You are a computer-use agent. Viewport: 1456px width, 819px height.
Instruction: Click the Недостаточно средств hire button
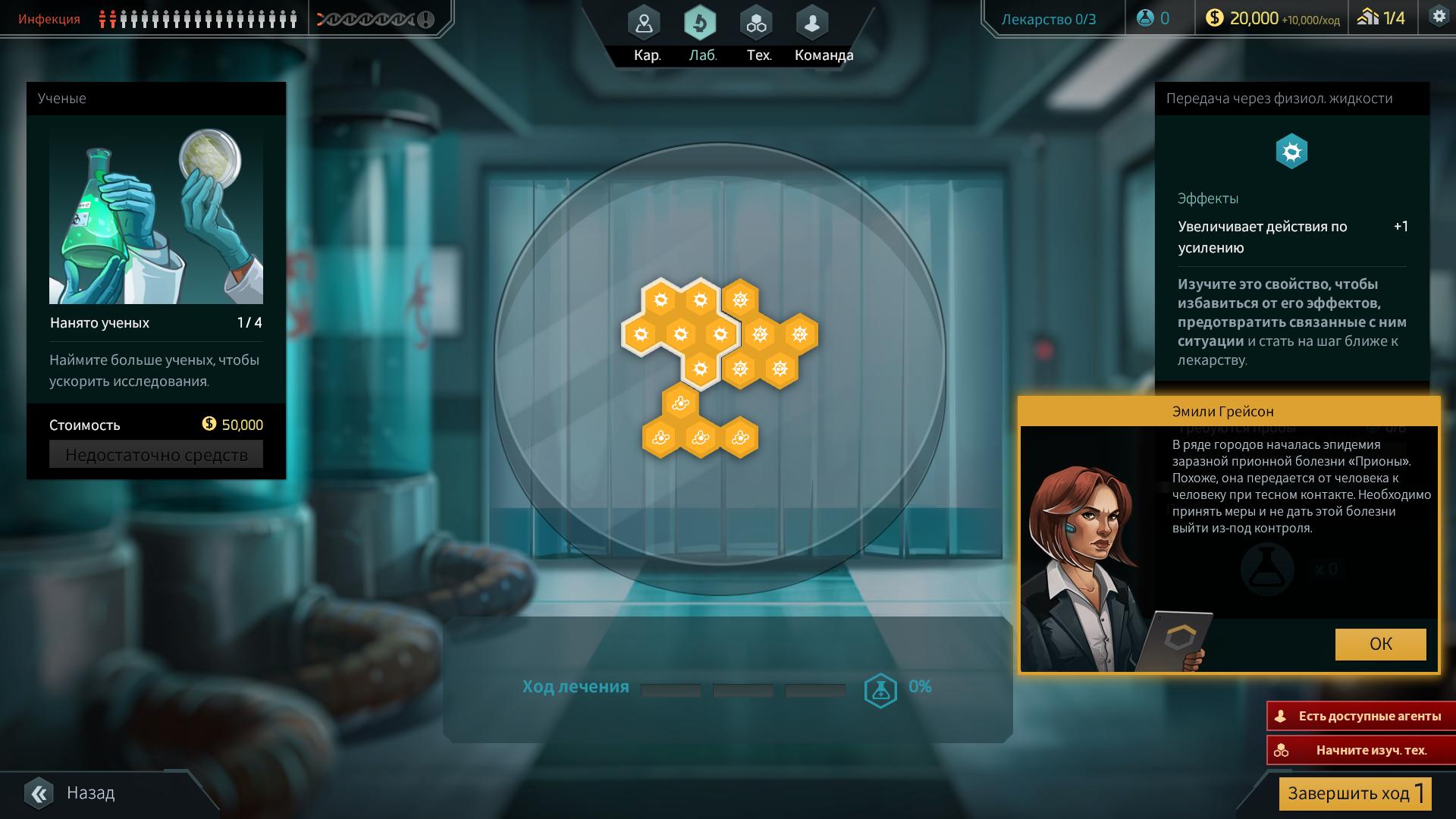point(156,455)
